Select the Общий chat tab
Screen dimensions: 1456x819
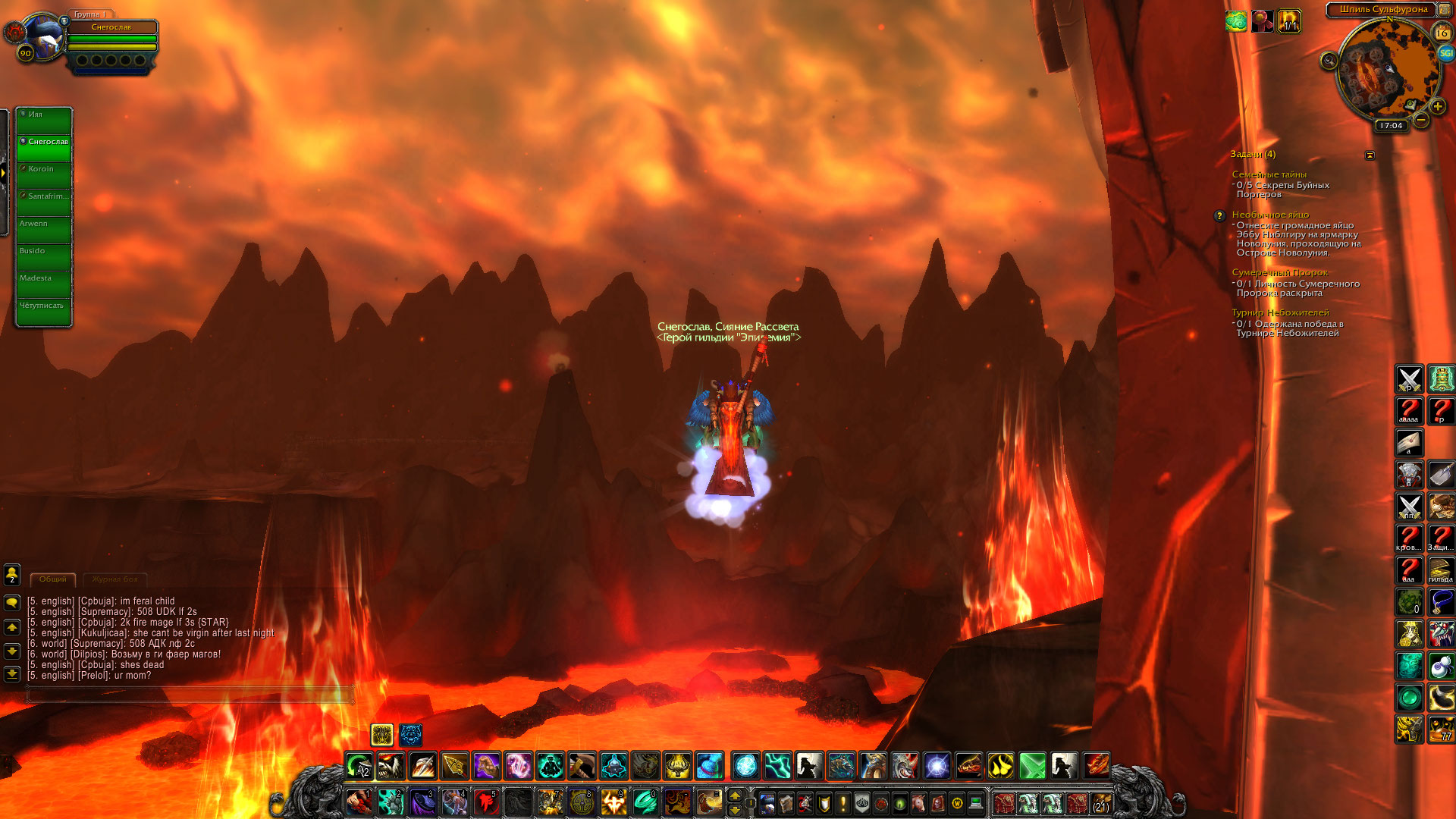[x=53, y=579]
